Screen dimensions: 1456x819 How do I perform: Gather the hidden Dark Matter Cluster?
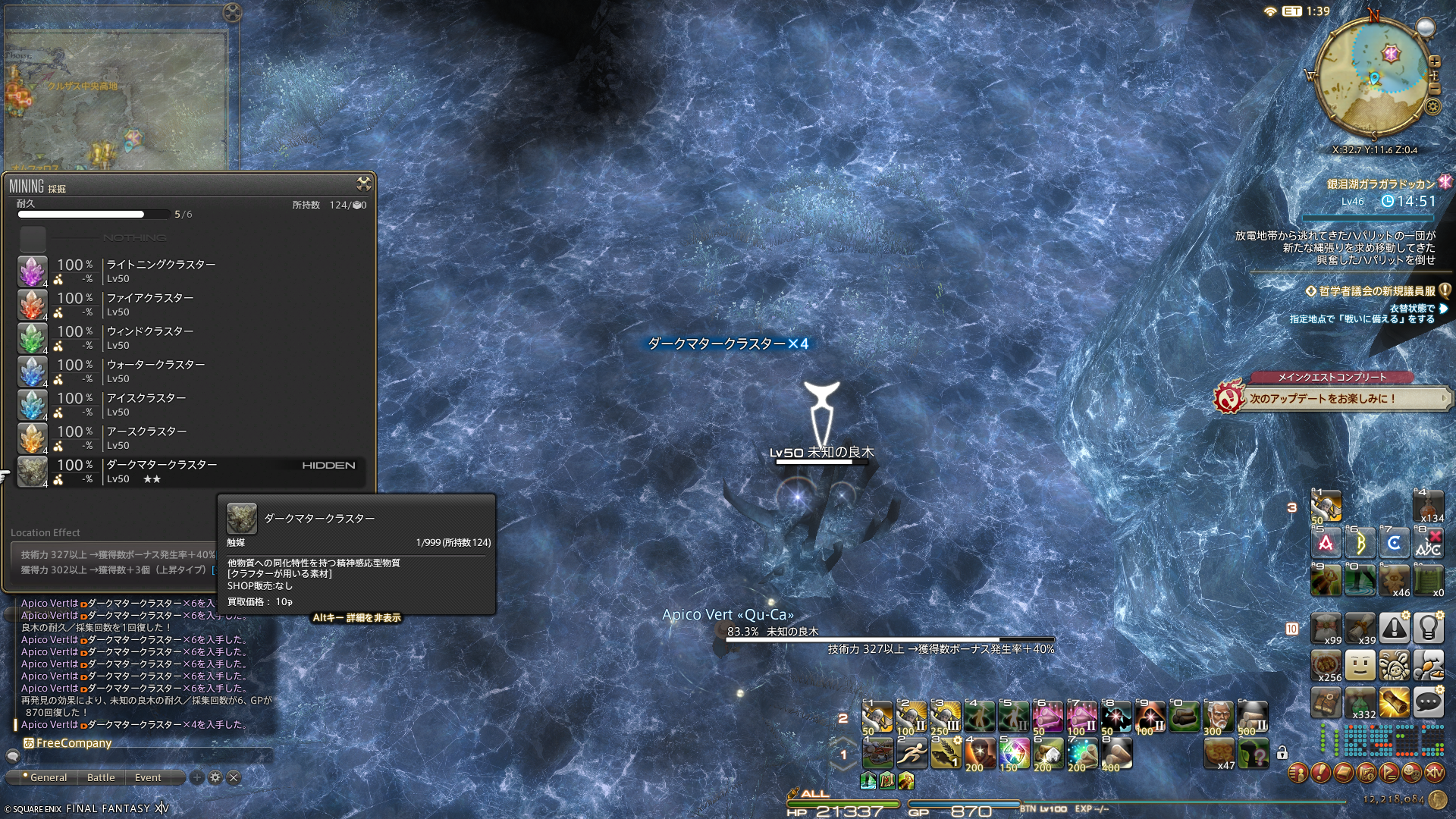click(x=162, y=471)
